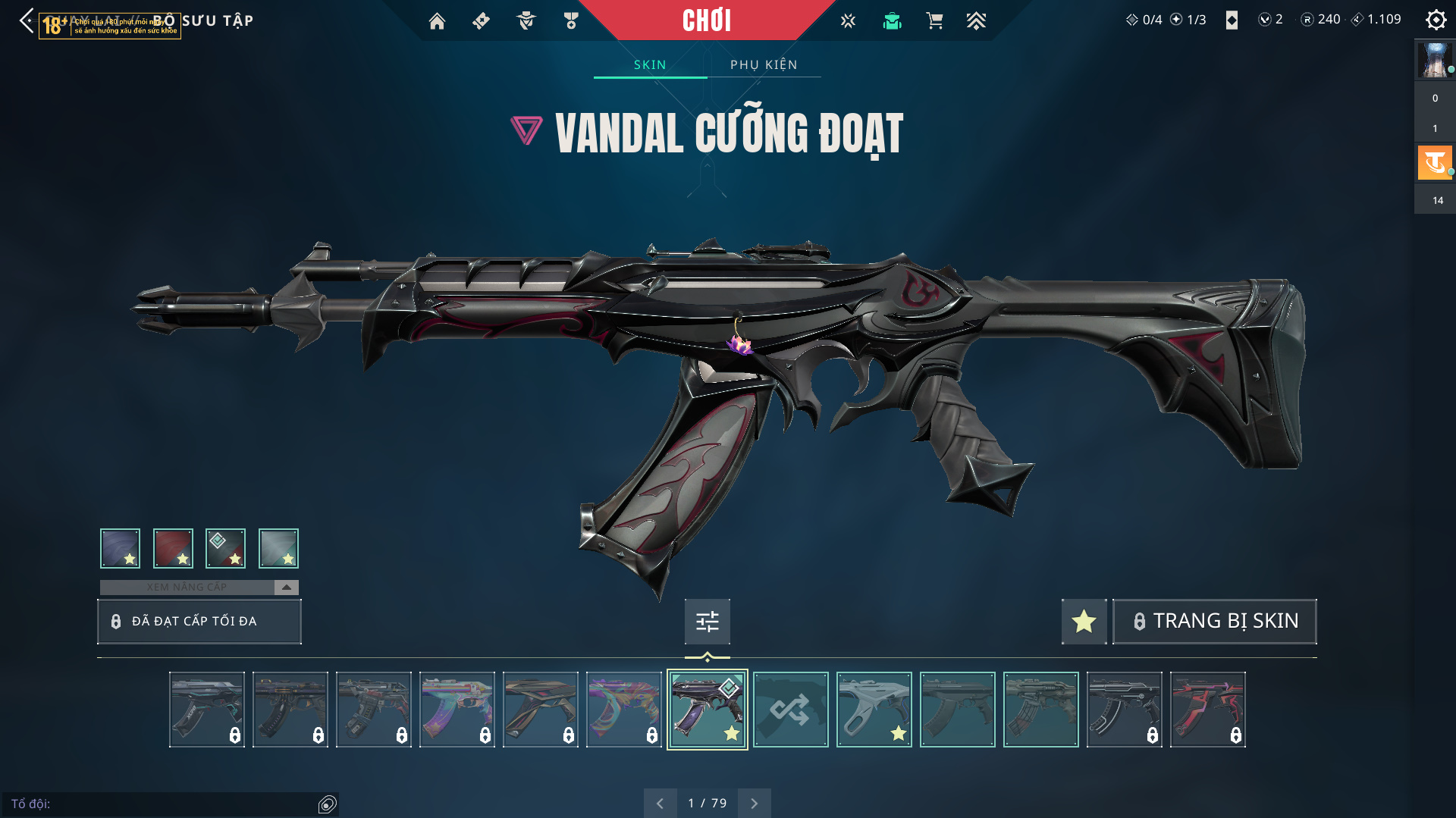Image resolution: width=1456 pixels, height=818 pixels.
Task: Select the SKIN tab
Action: tap(650, 64)
